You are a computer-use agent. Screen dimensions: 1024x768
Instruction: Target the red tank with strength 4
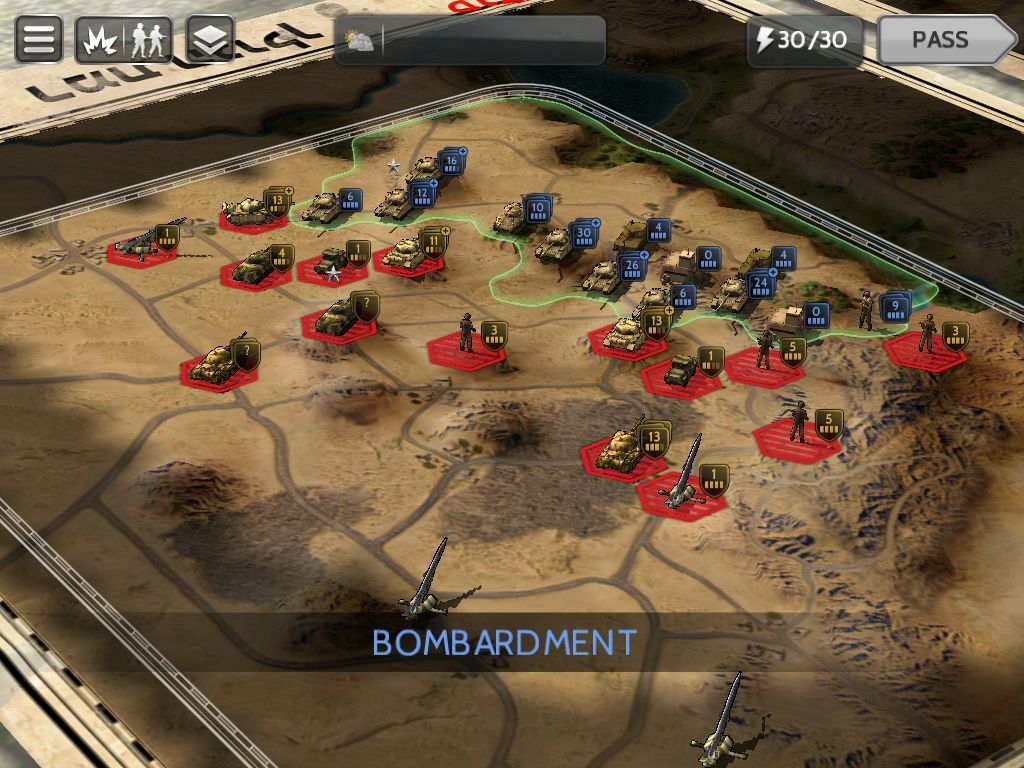[x=257, y=264]
